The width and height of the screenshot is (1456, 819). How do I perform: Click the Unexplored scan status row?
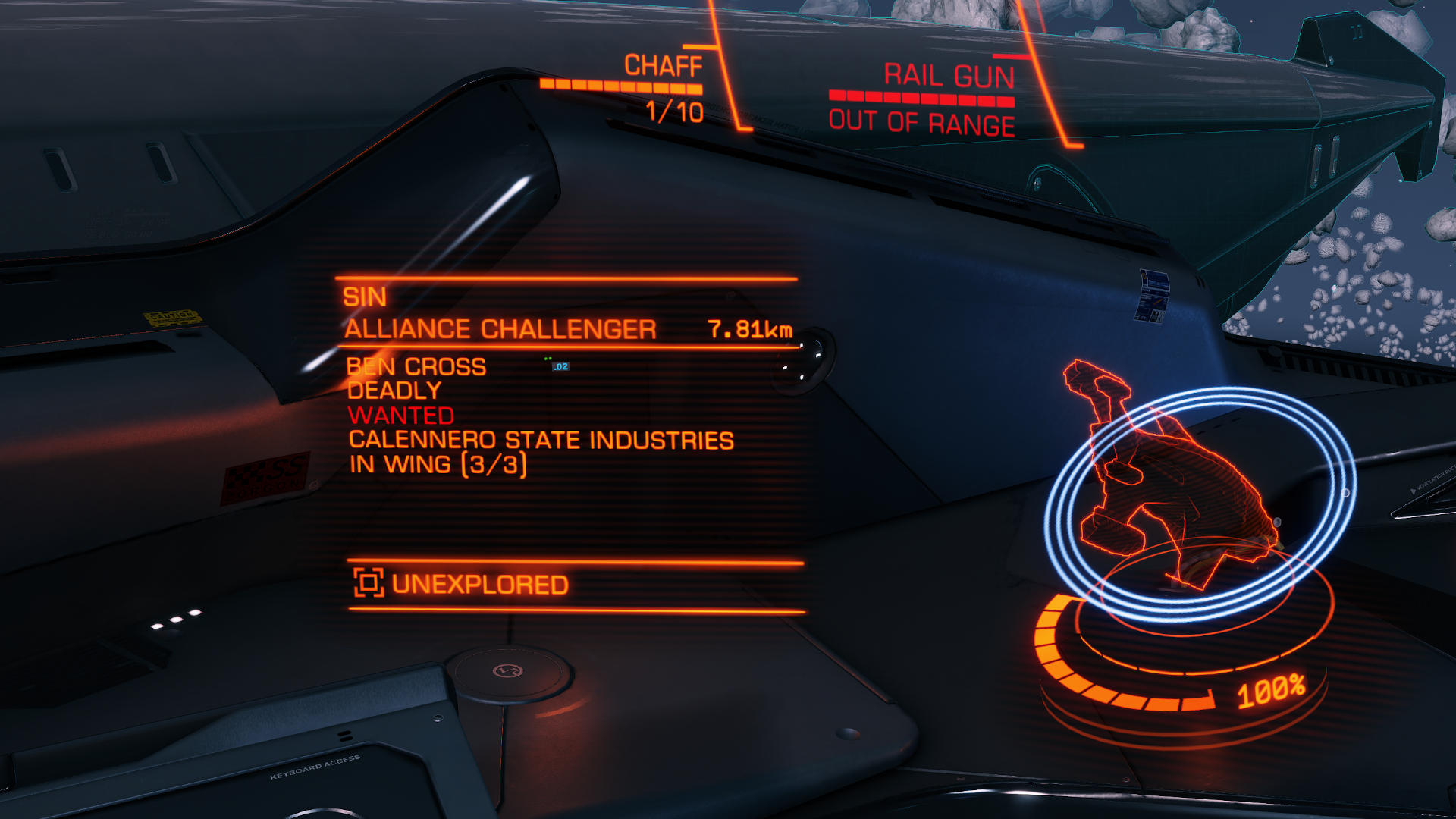pyautogui.click(x=479, y=585)
